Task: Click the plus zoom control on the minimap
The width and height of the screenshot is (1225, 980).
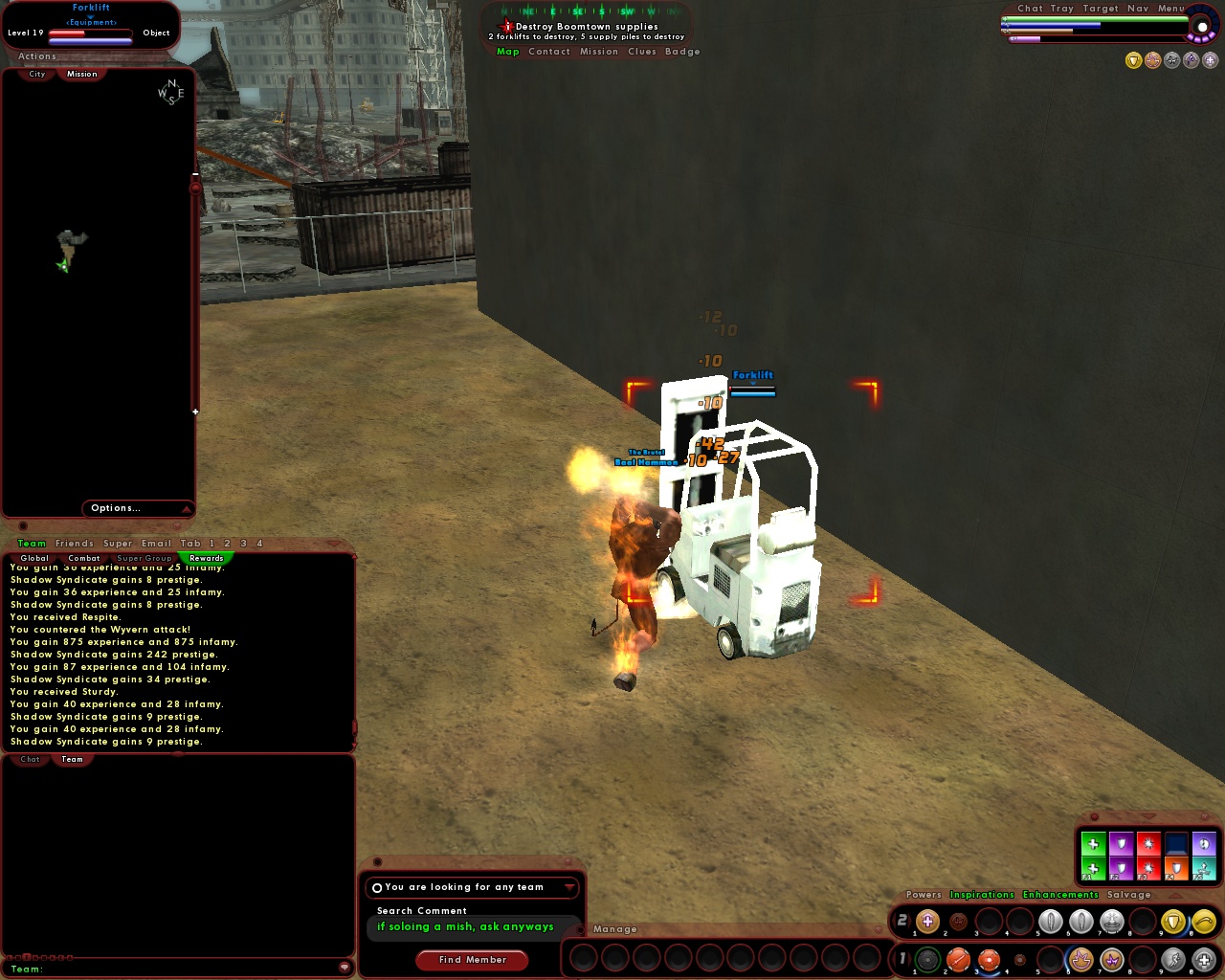Action: pos(195,412)
